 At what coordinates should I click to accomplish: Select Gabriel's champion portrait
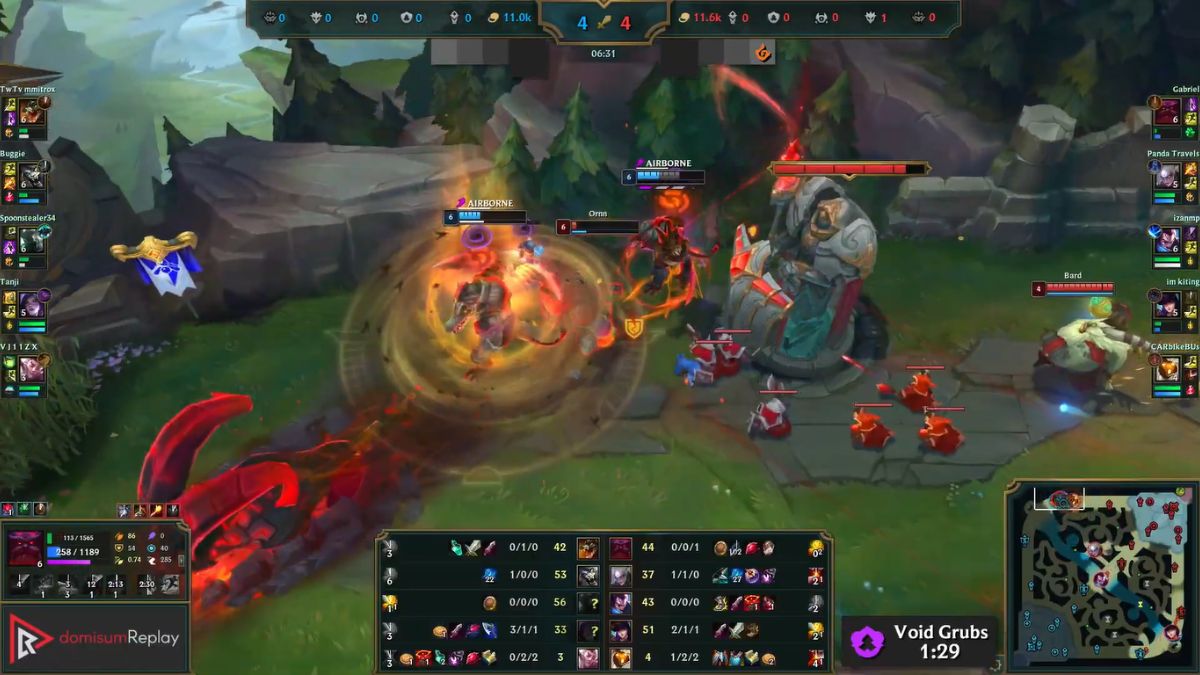[x=1167, y=111]
